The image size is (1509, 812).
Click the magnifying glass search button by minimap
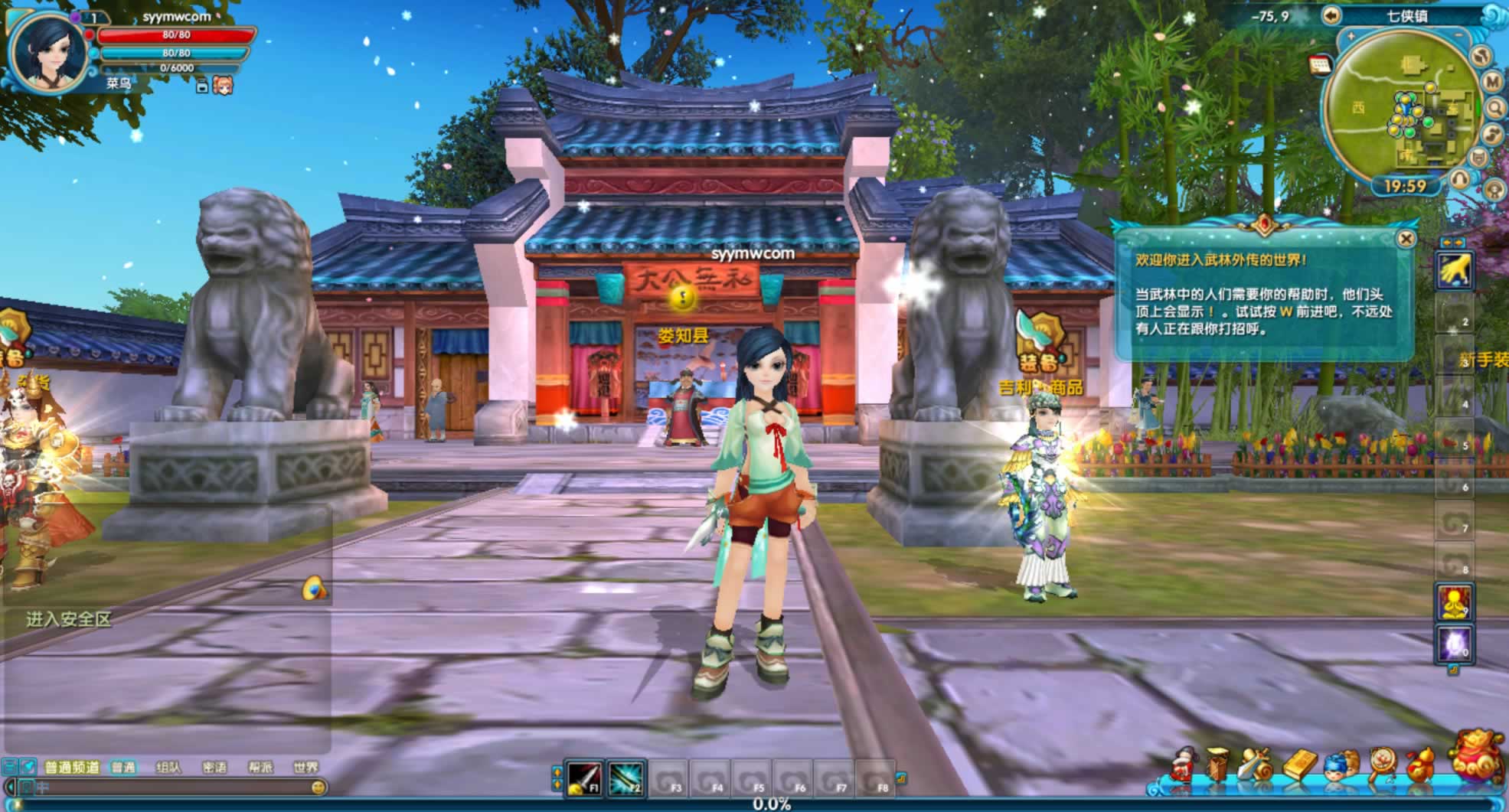coord(1495,109)
